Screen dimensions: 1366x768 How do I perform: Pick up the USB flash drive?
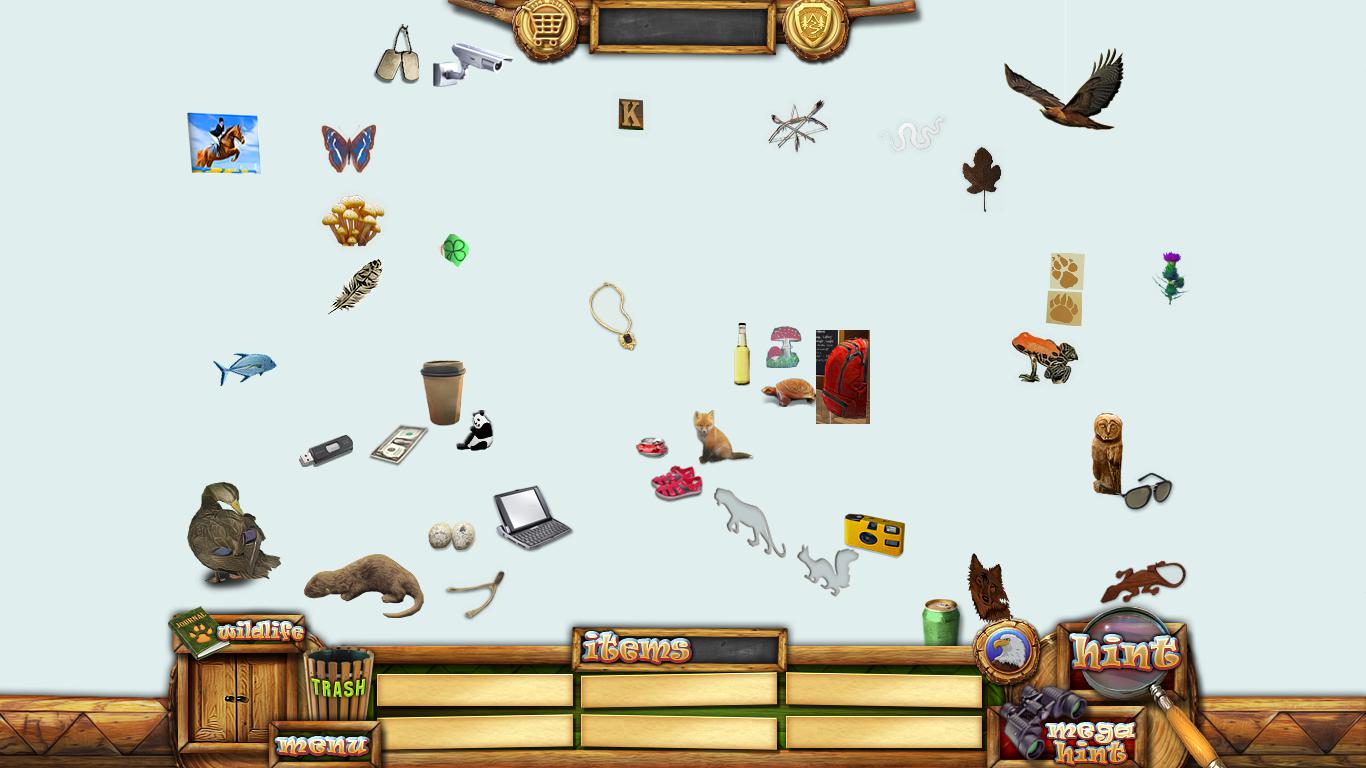point(326,451)
